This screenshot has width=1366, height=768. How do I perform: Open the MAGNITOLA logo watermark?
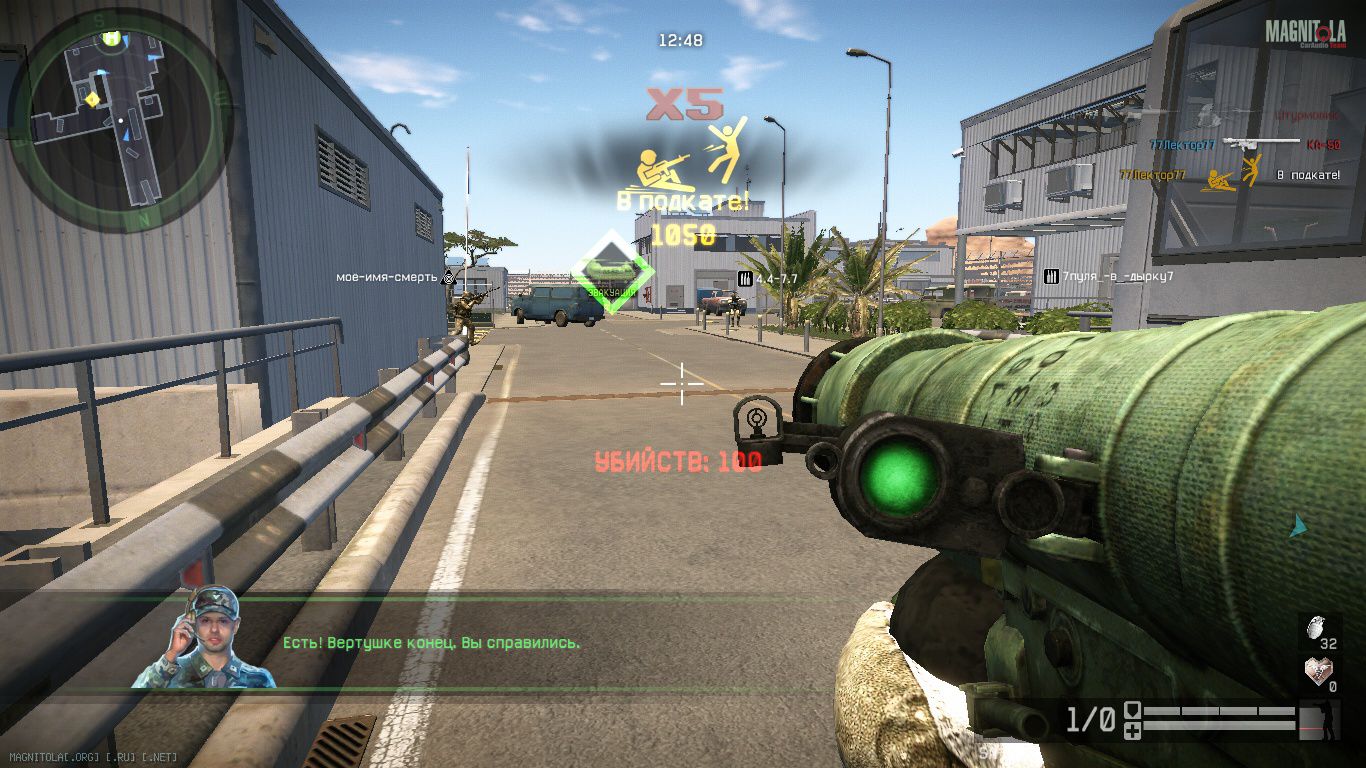coord(1304,33)
